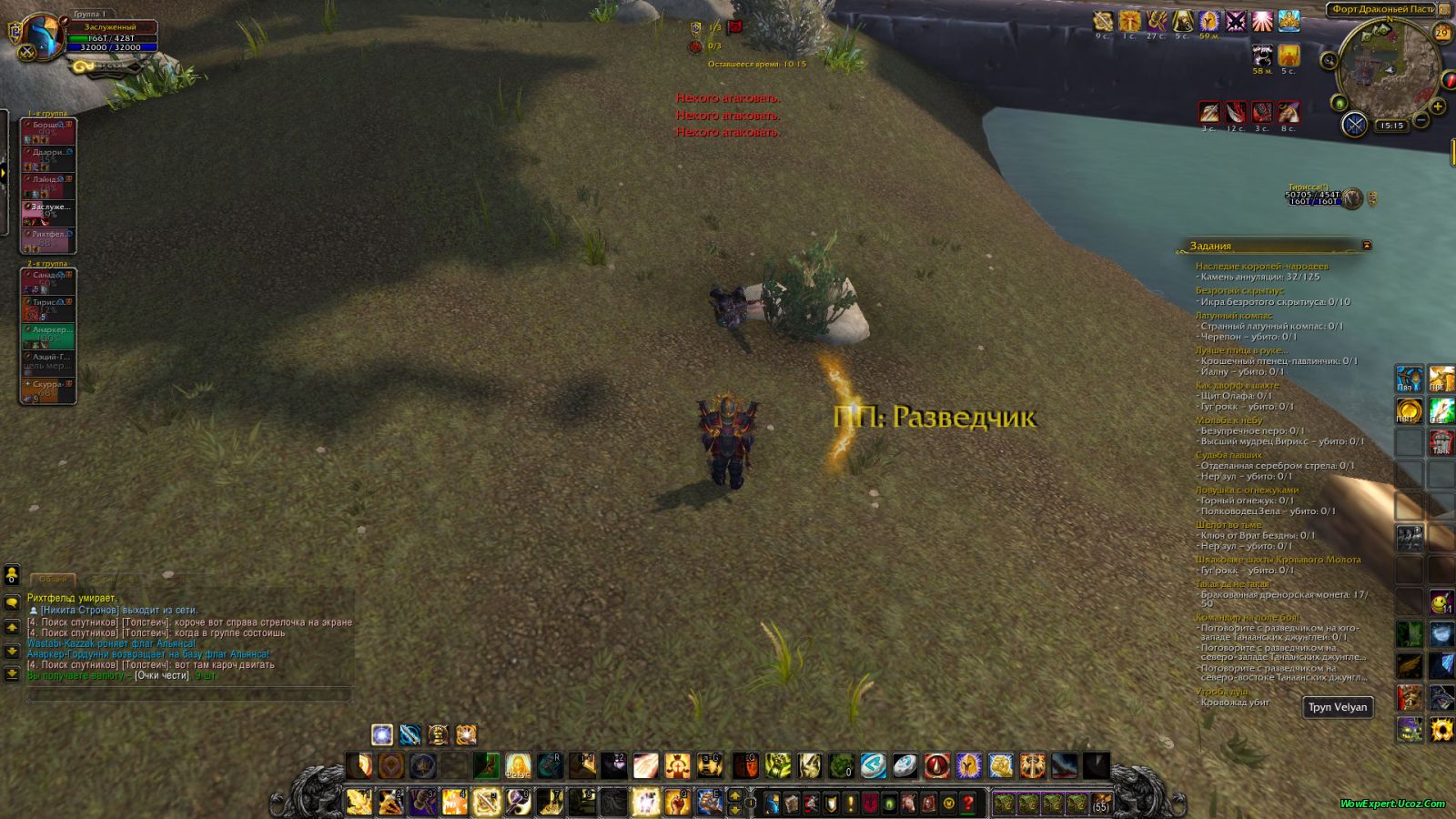The height and width of the screenshot is (819, 1456).
Task: Open the minimap tracking magnifier button
Action: tap(1330, 61)
